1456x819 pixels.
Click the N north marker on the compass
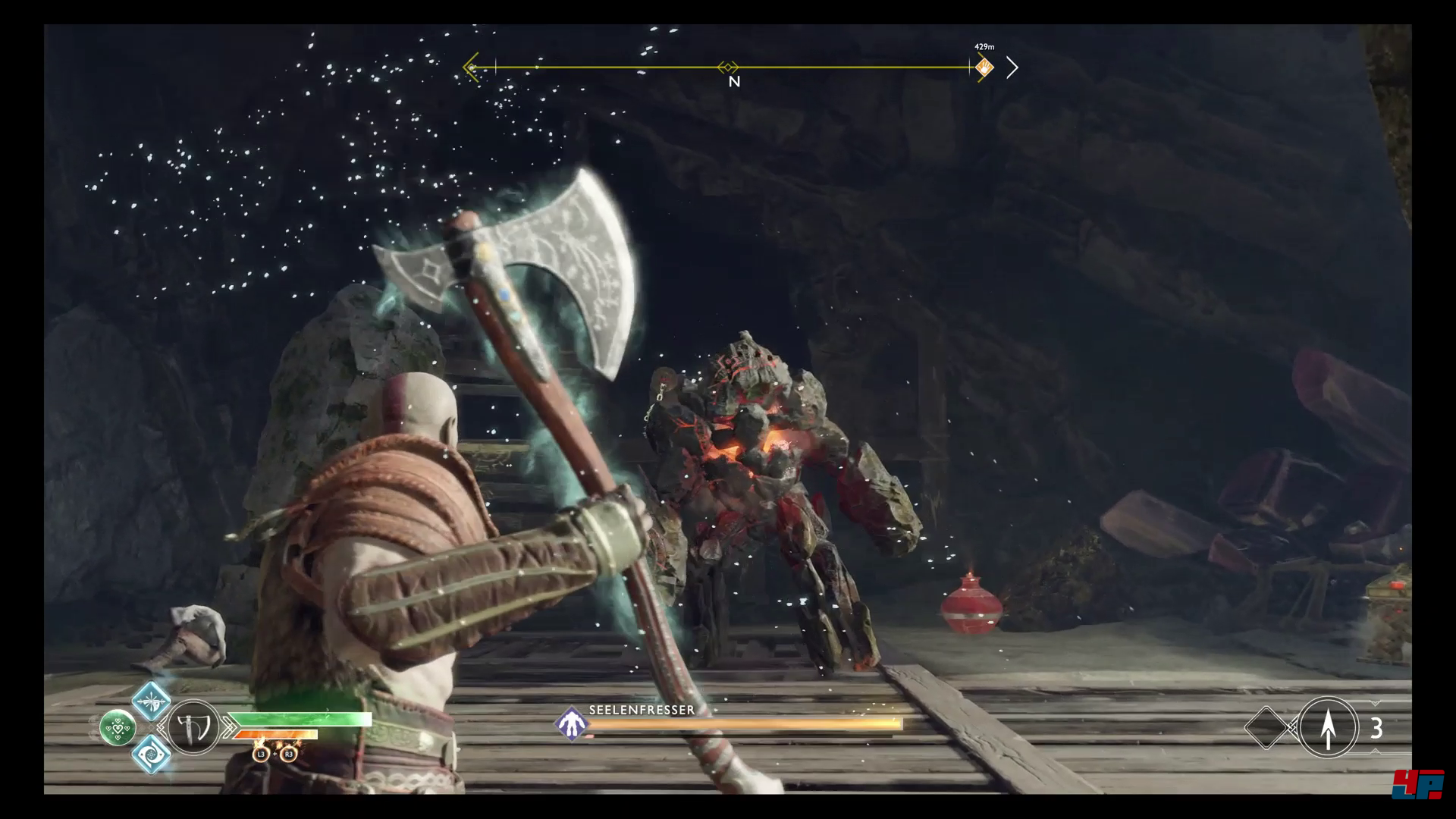point(733,81)
